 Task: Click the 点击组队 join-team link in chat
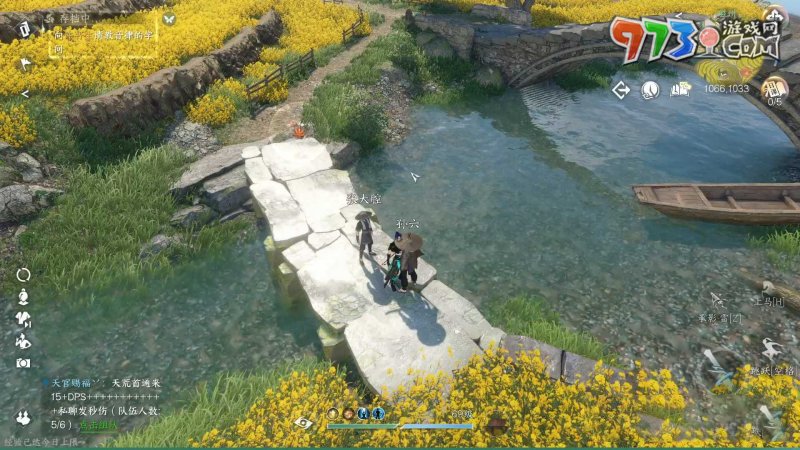click(99, 425)
